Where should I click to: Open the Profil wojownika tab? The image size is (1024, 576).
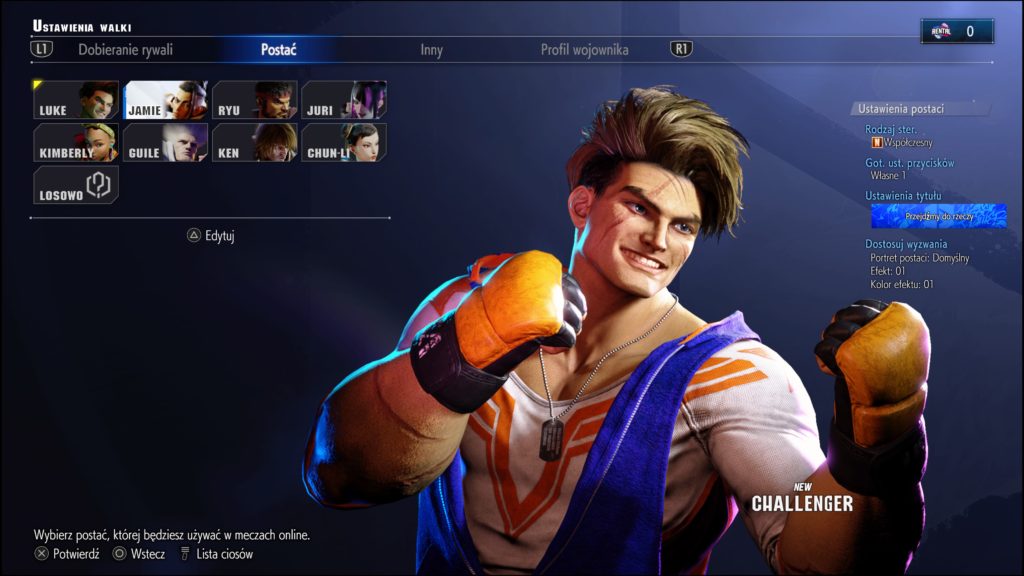tap(584, 50)
